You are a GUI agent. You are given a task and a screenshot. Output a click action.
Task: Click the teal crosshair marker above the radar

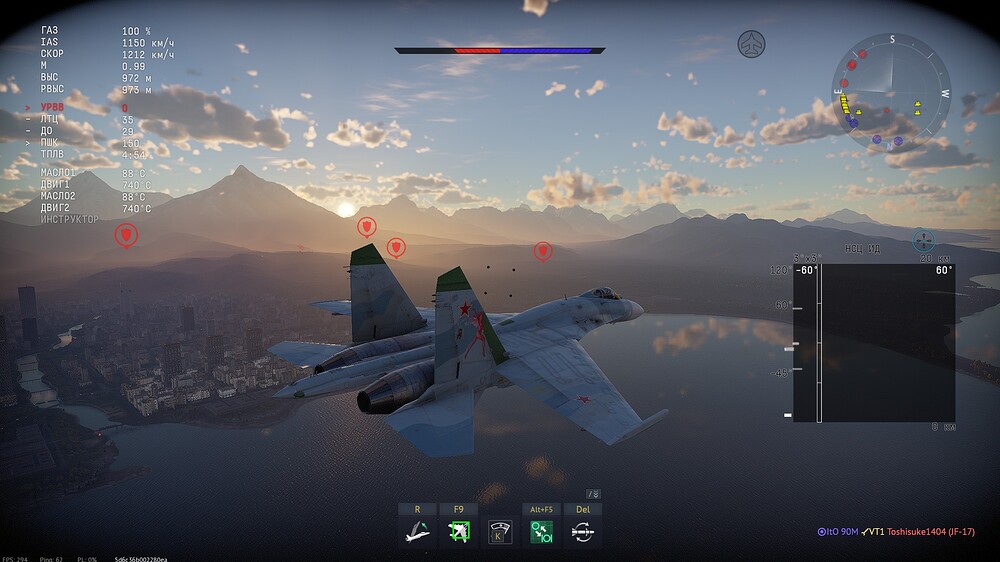coord(923,240)
